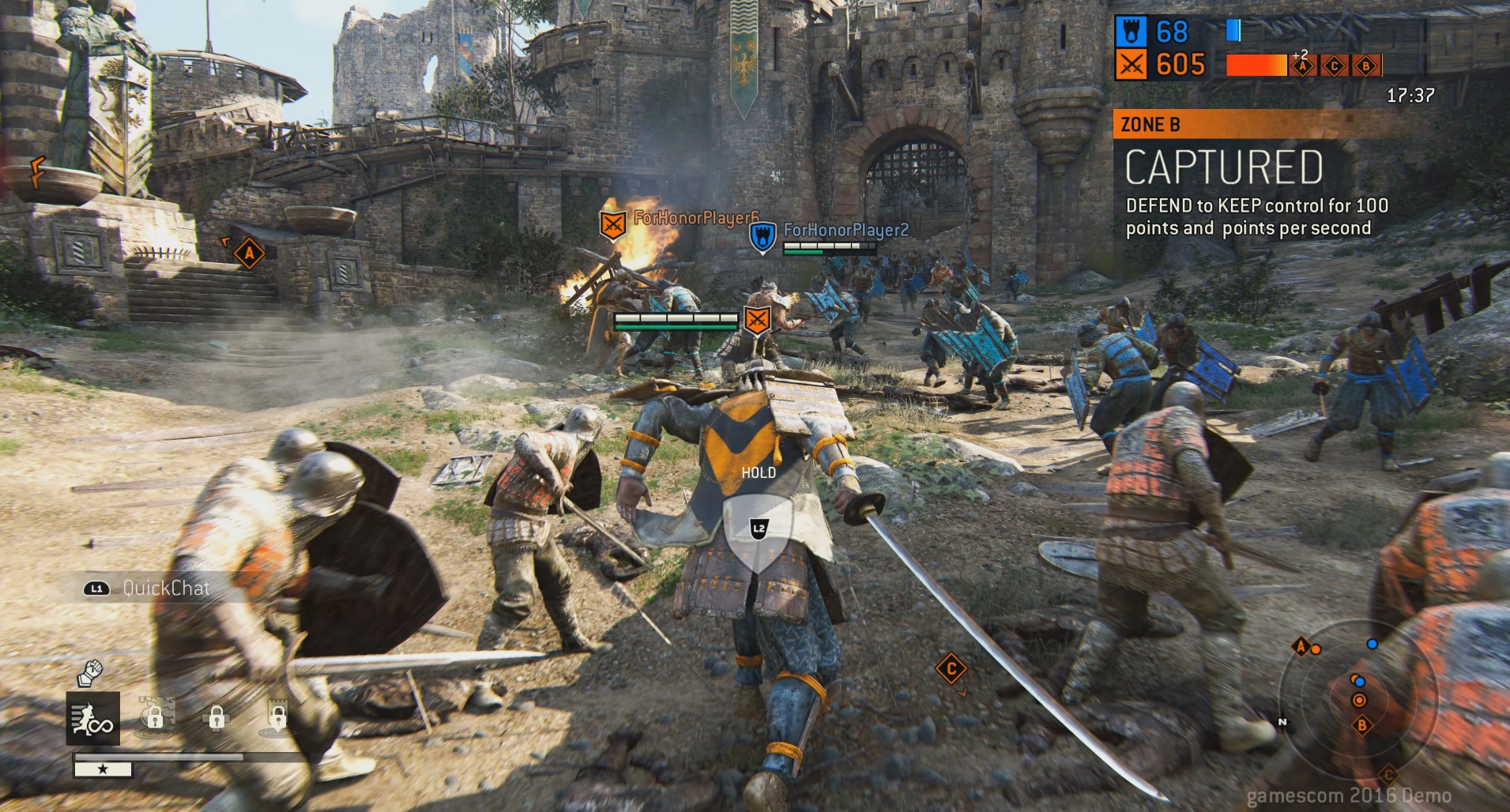
Task: Select the locked healing cross feat
Action: click(217, 716)
